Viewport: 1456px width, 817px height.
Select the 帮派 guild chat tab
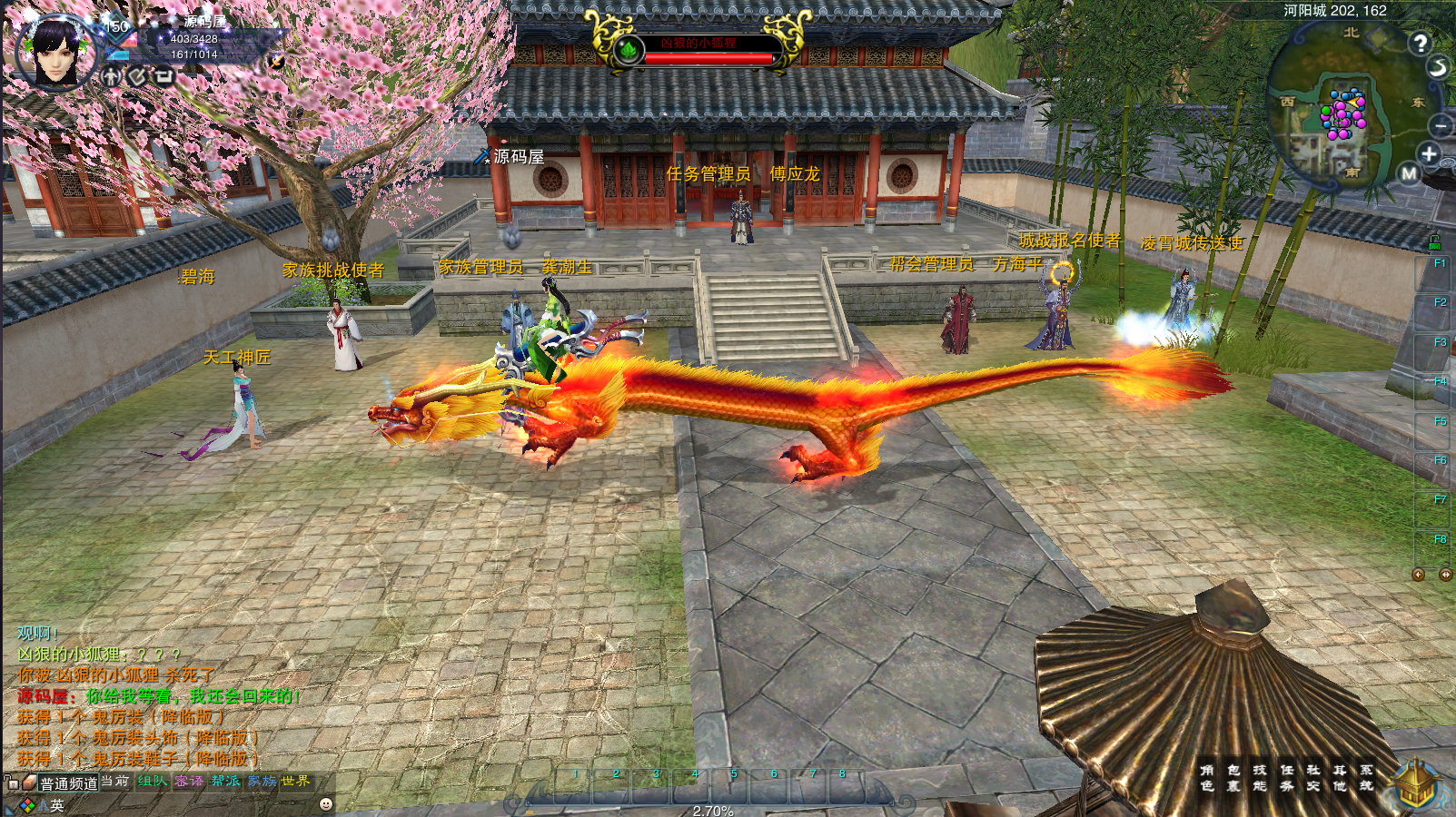click(x=225, y=782)
